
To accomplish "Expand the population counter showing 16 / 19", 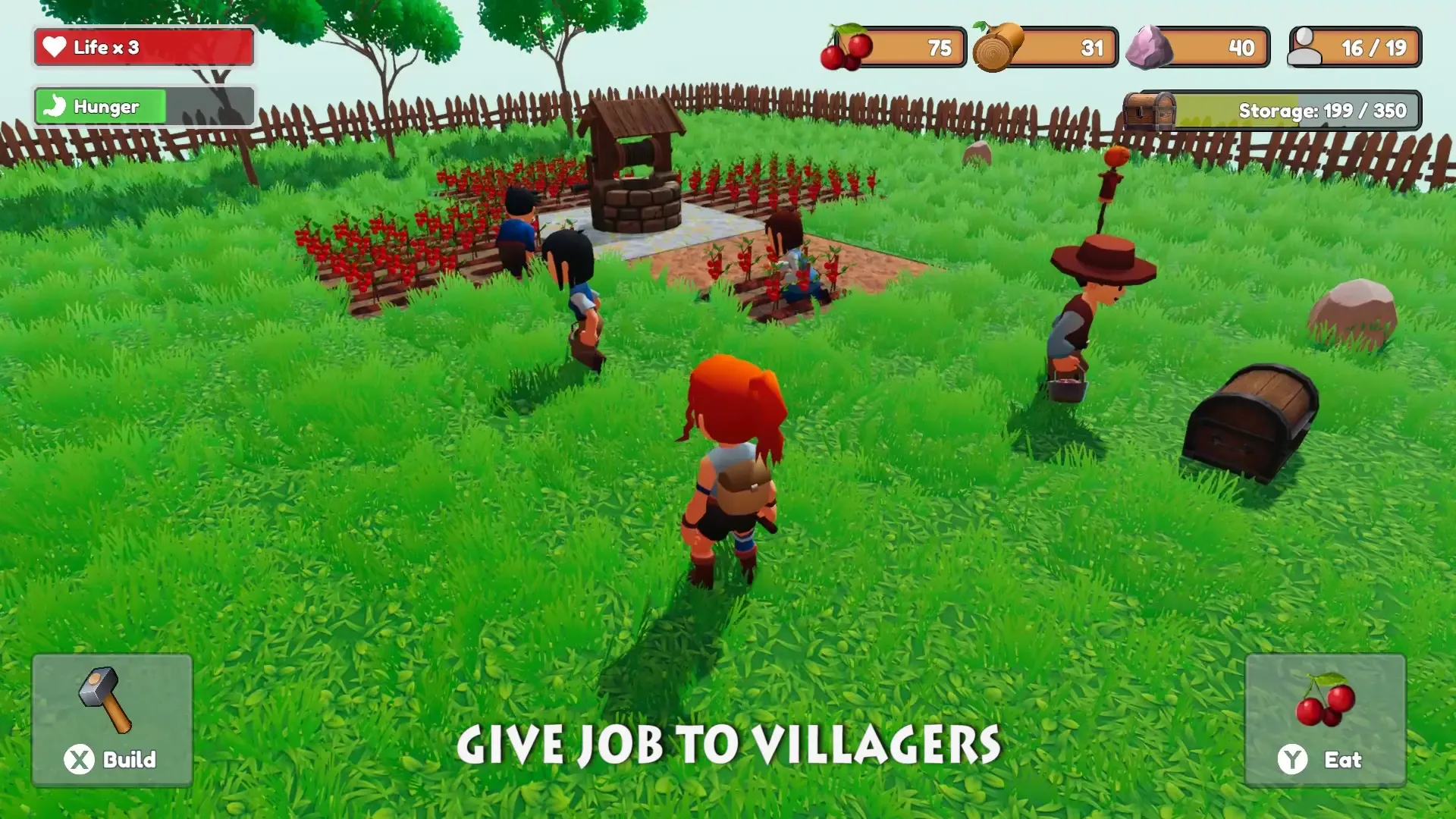I will [x=1354, y=47].
